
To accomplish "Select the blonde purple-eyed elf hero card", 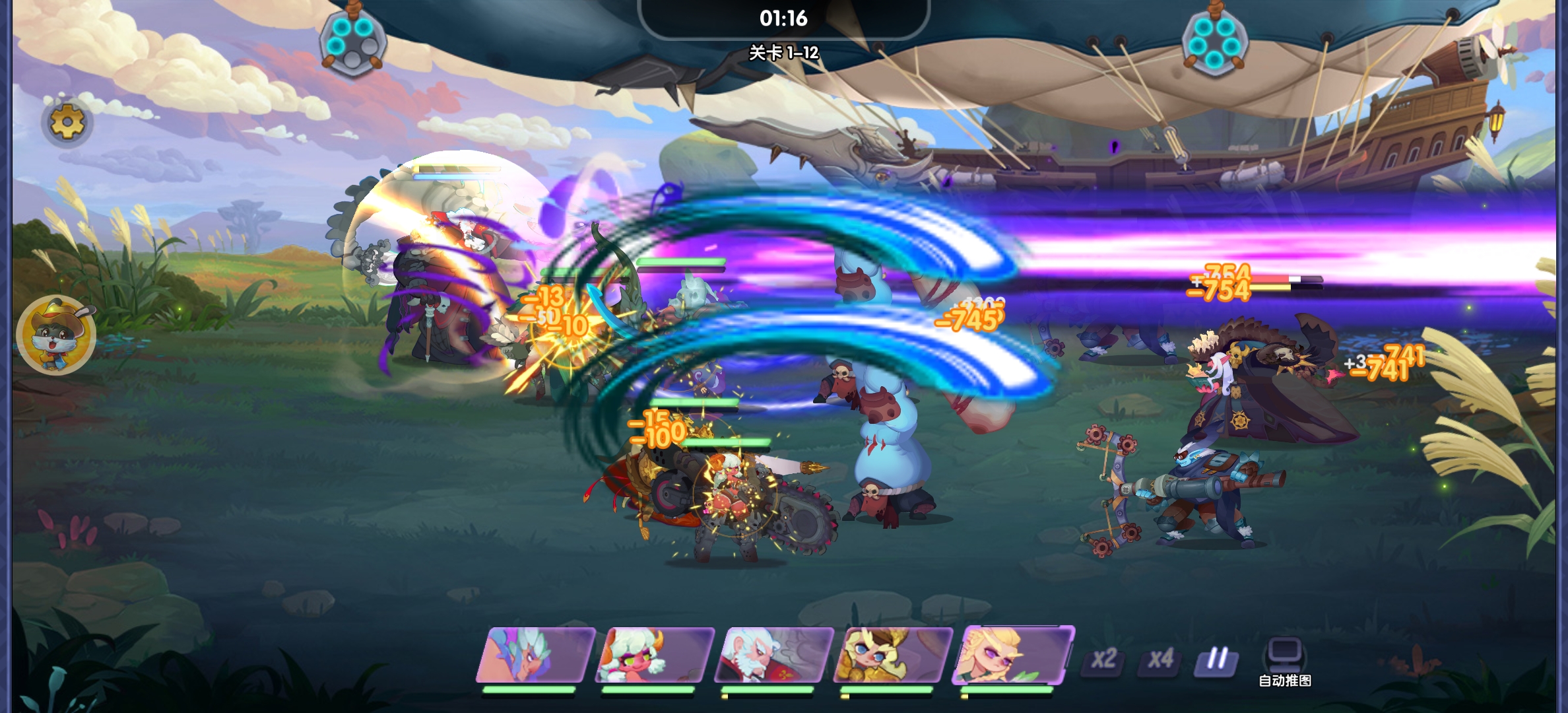I will 1013,654.
